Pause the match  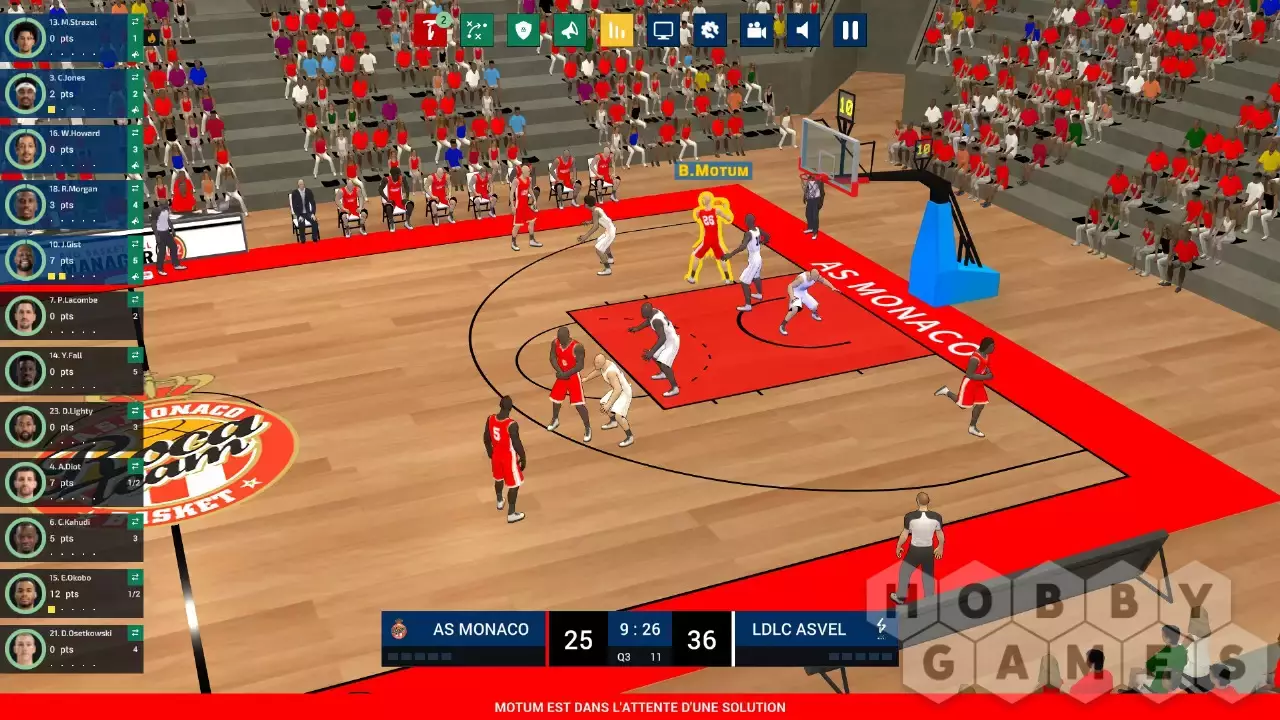tap(850, 30)
